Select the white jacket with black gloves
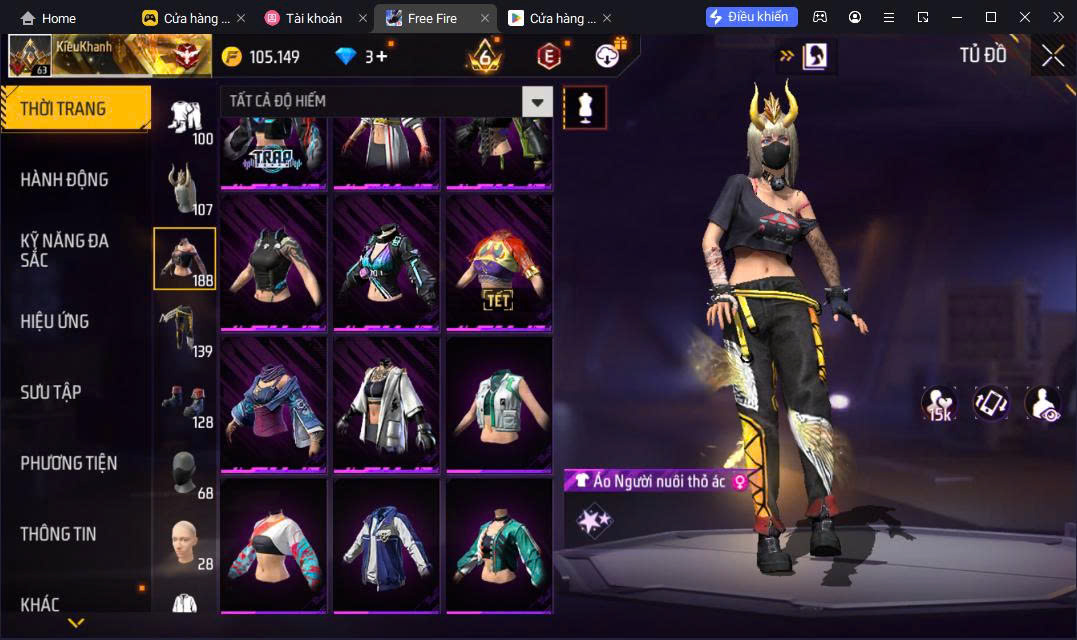 click(x=386, y=403)
